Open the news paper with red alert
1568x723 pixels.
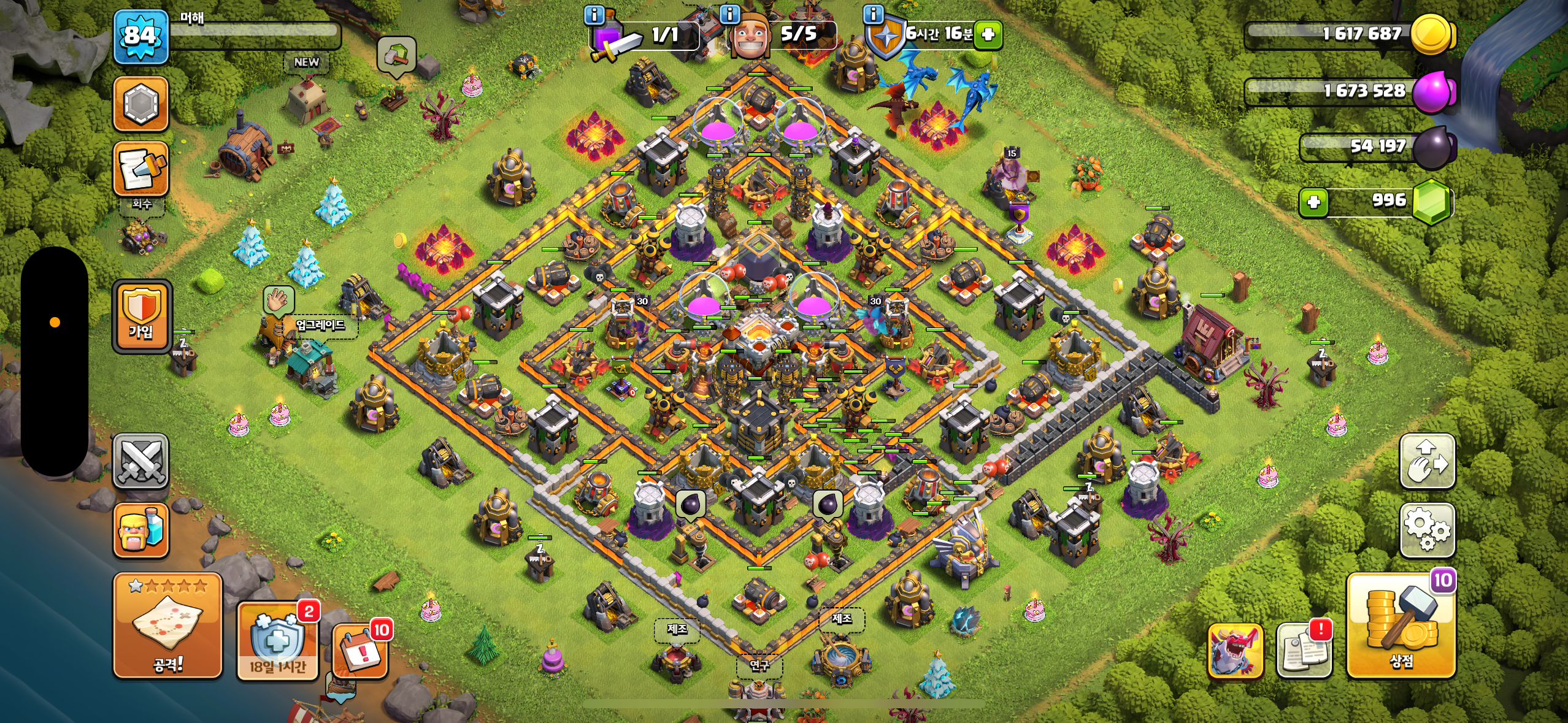(x=1304, y=651)
